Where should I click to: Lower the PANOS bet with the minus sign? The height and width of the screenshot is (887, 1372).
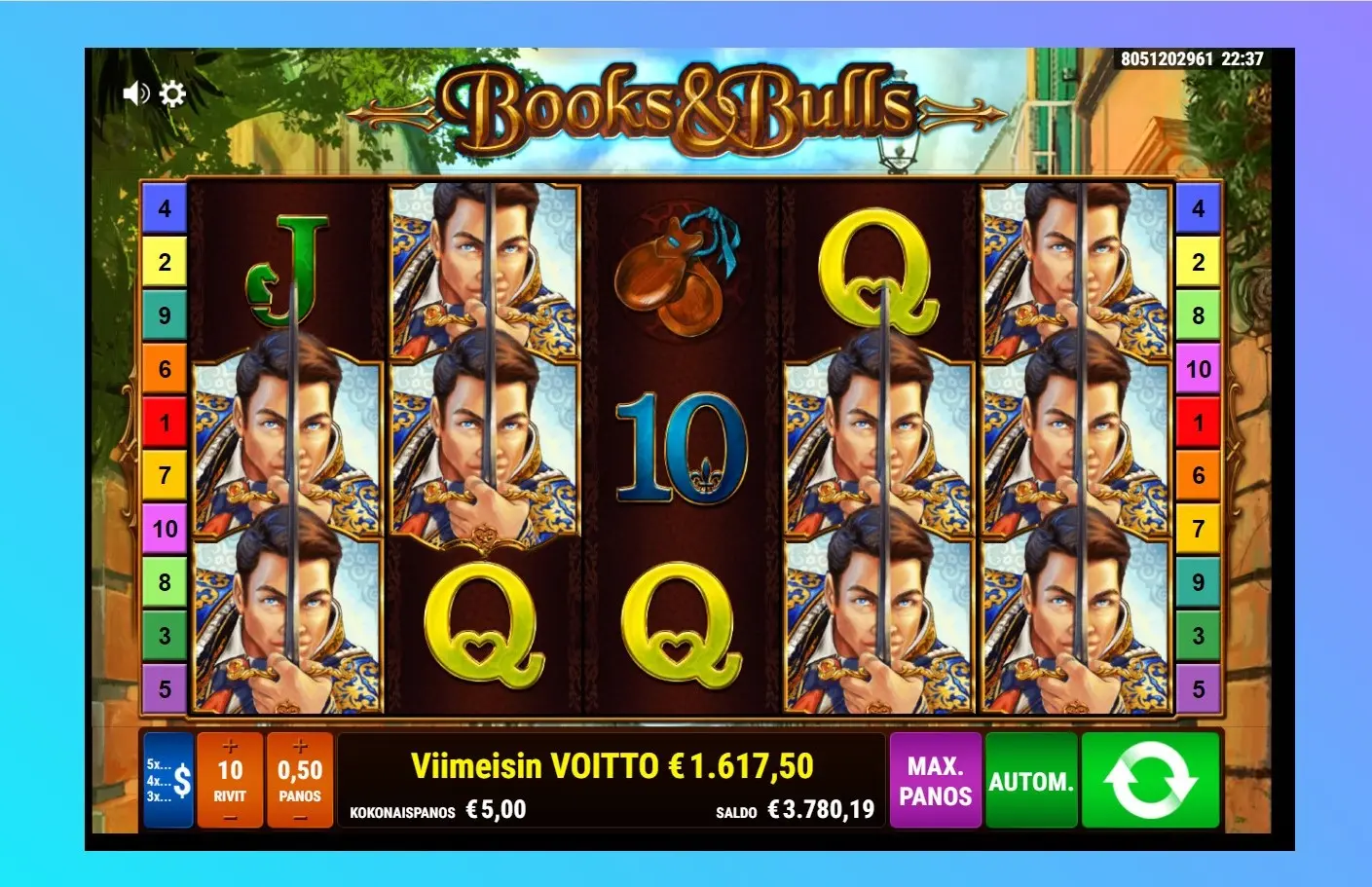[x=300, y=818]
